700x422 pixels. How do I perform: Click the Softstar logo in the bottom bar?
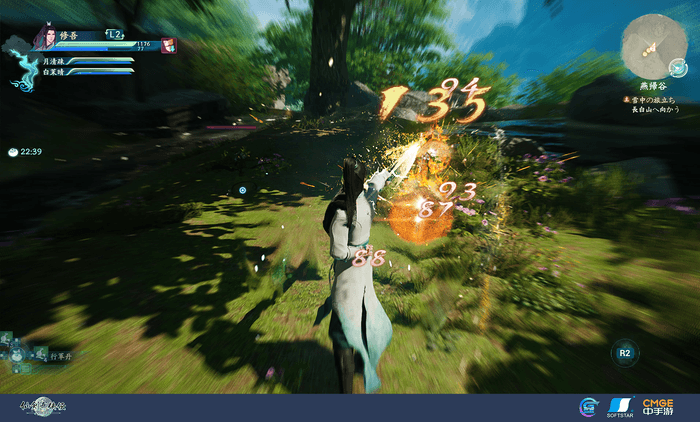(x=619, y=406)
